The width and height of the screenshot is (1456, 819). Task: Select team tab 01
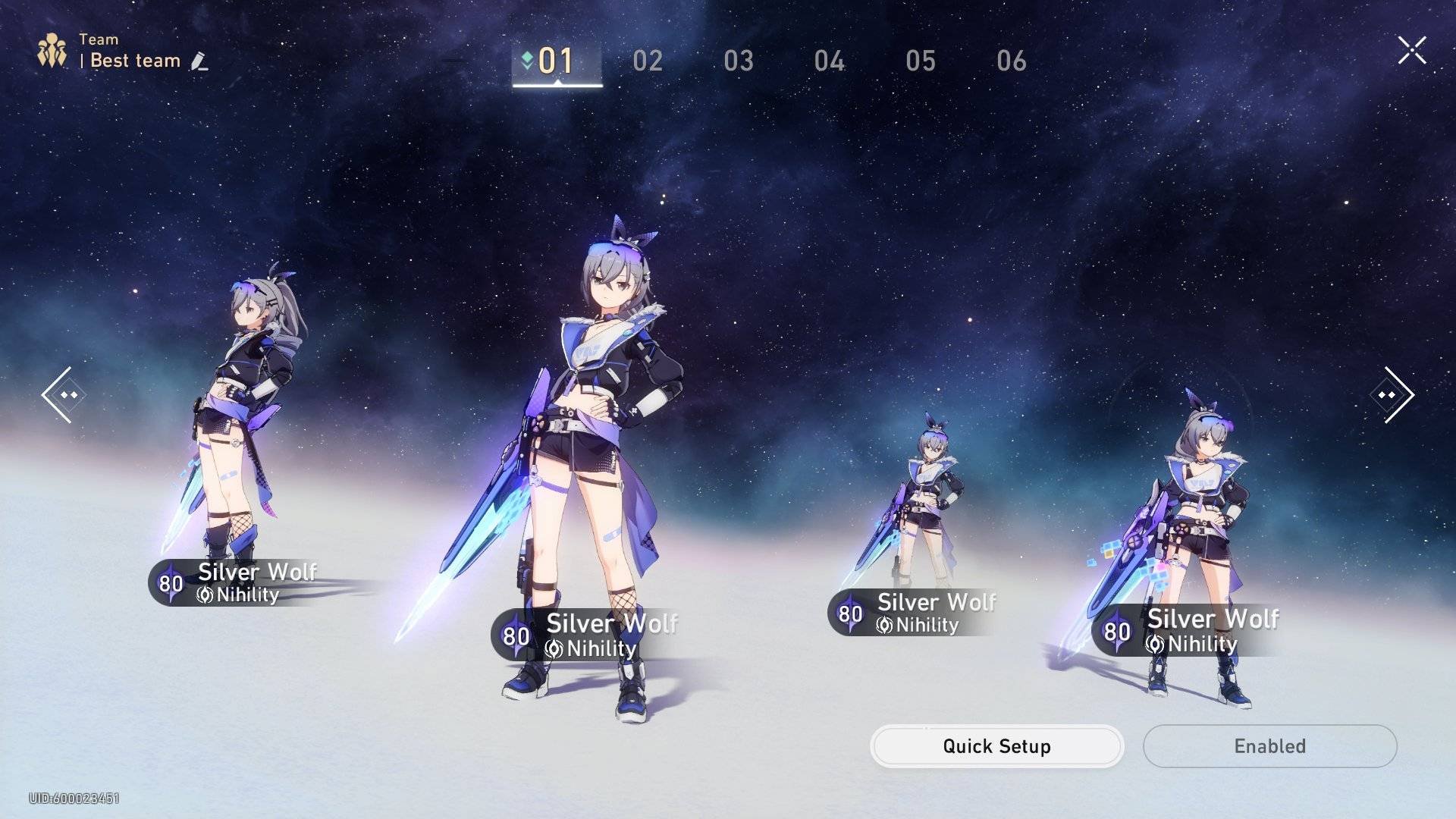coord(556,61)
